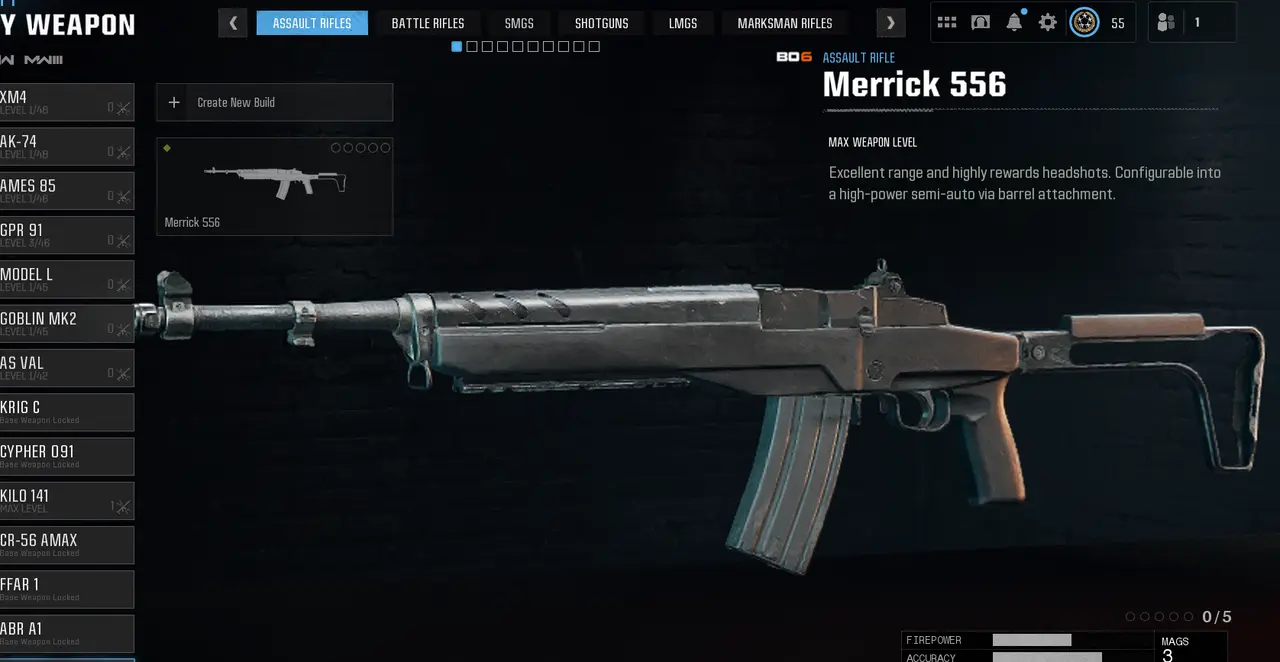The image size is (1280, 662).
Task: Select the Shotguns tab
Action: (601, 23)
